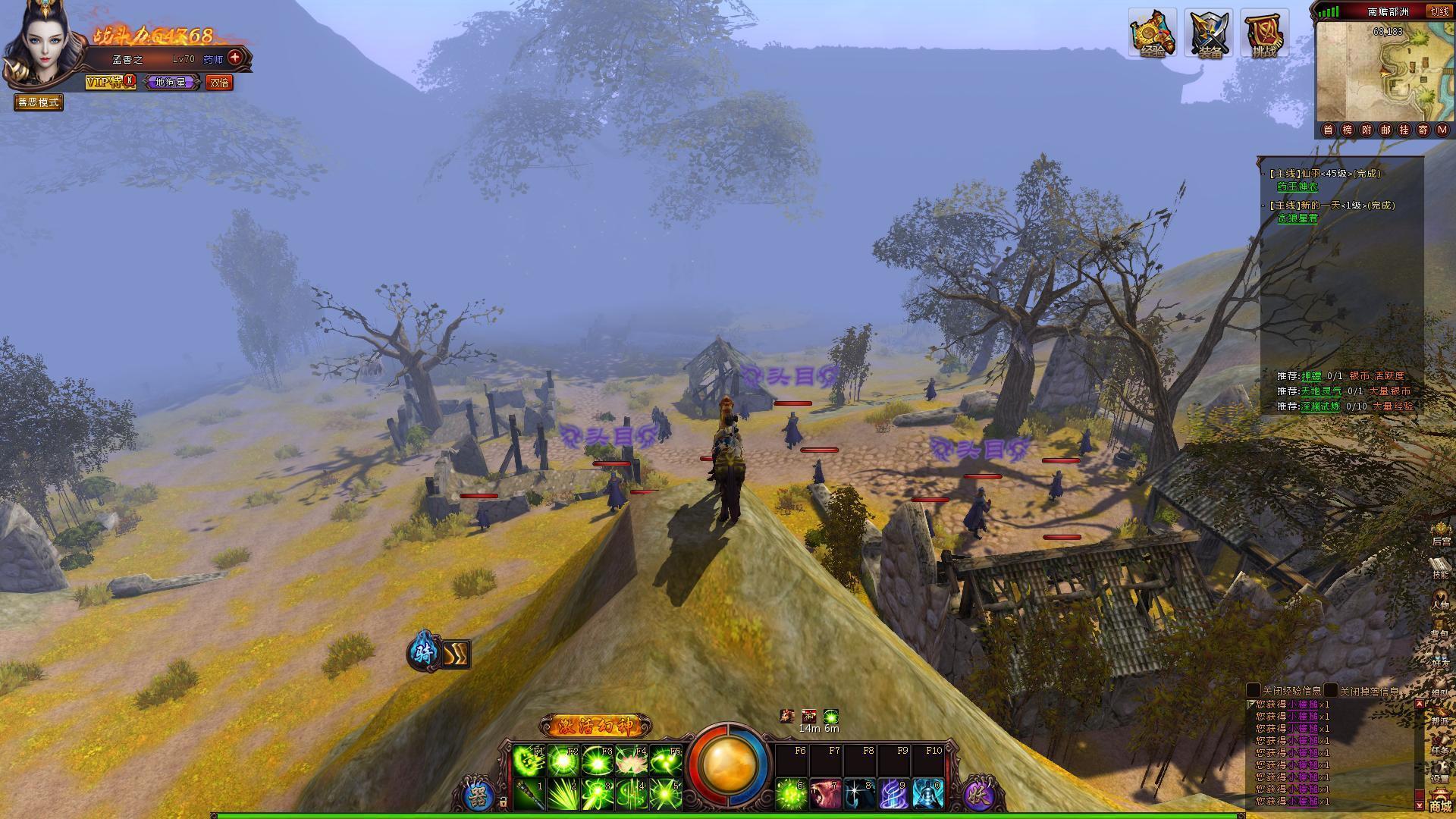Image resolution: width=1456 pixels, height=819 pixels.
Task: Toggle the 善恶模式 combat mode
Action: coord(39,102)
